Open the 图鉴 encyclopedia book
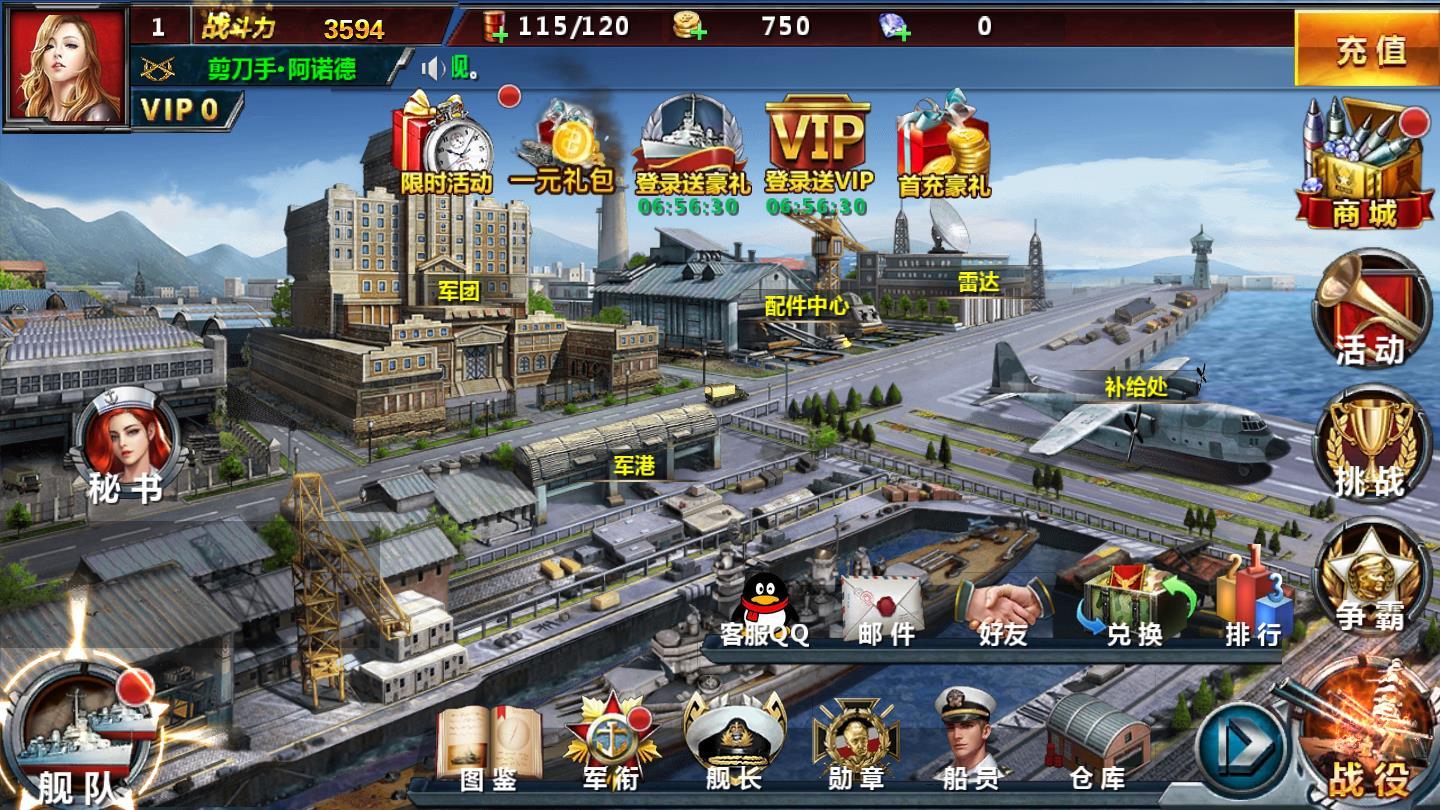Viewport: 1440px width, 810px height. tap(489, 744)
